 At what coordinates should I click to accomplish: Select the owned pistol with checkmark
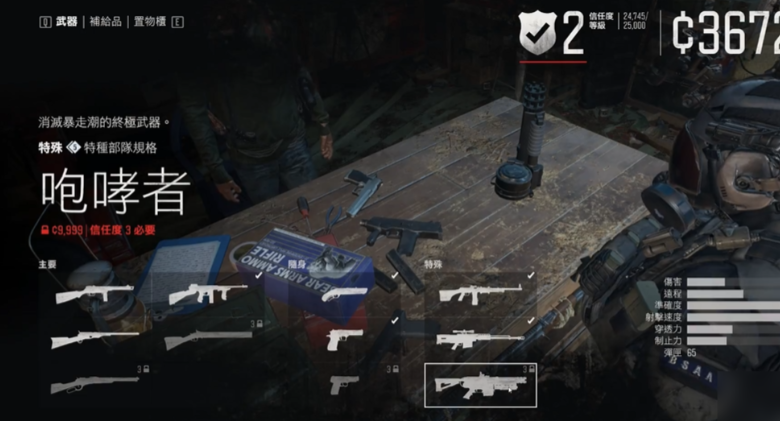click(345, 339)
